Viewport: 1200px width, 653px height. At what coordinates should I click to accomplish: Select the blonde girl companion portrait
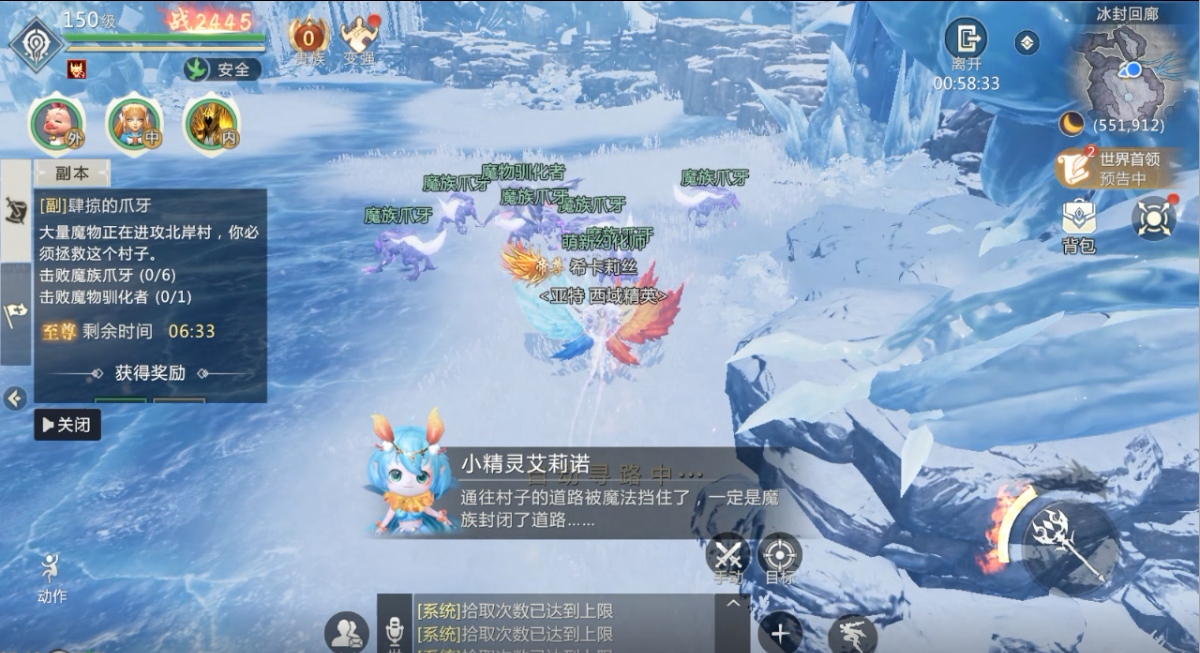pos(134,124)
